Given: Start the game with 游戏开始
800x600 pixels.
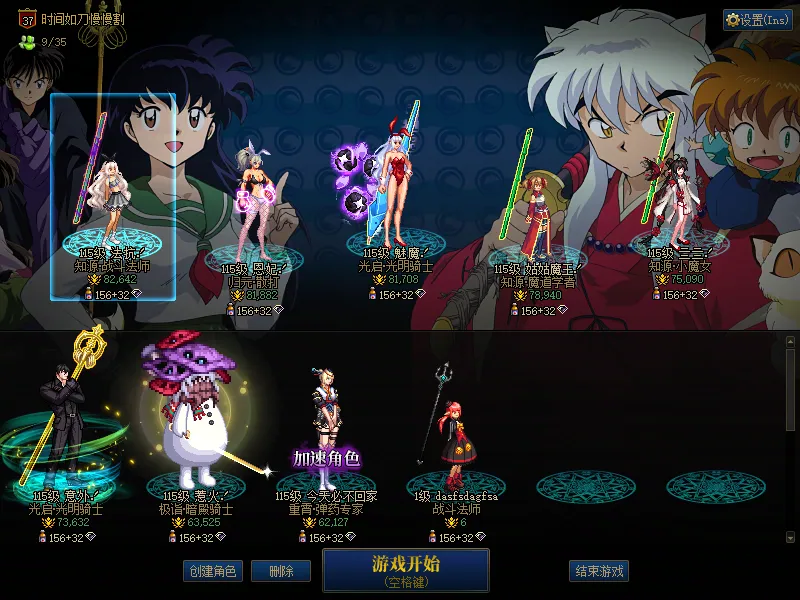Looking at the screenshot, I should 405,568.
